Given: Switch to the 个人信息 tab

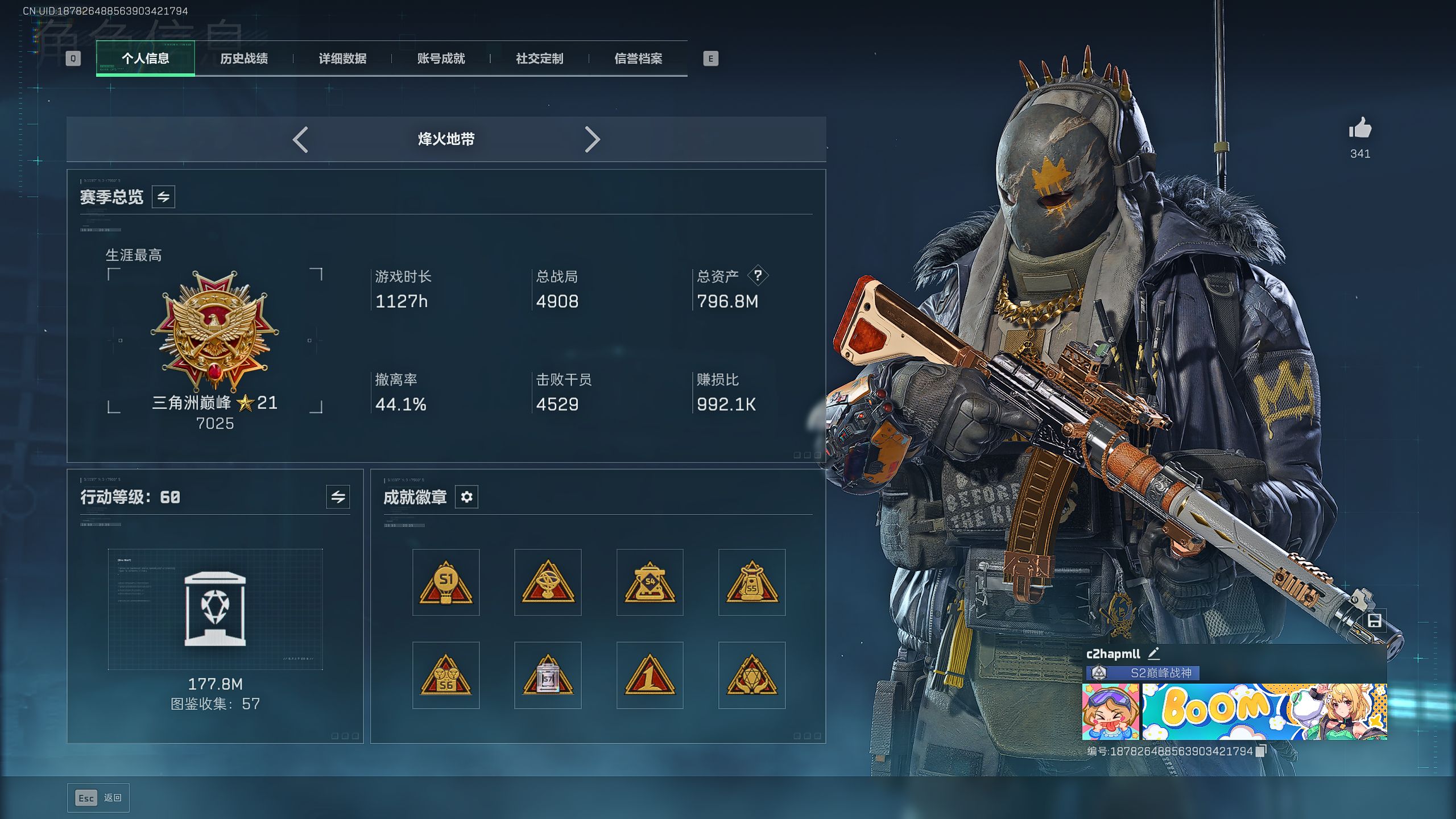Looking at the screenshot, I should 145,58.
